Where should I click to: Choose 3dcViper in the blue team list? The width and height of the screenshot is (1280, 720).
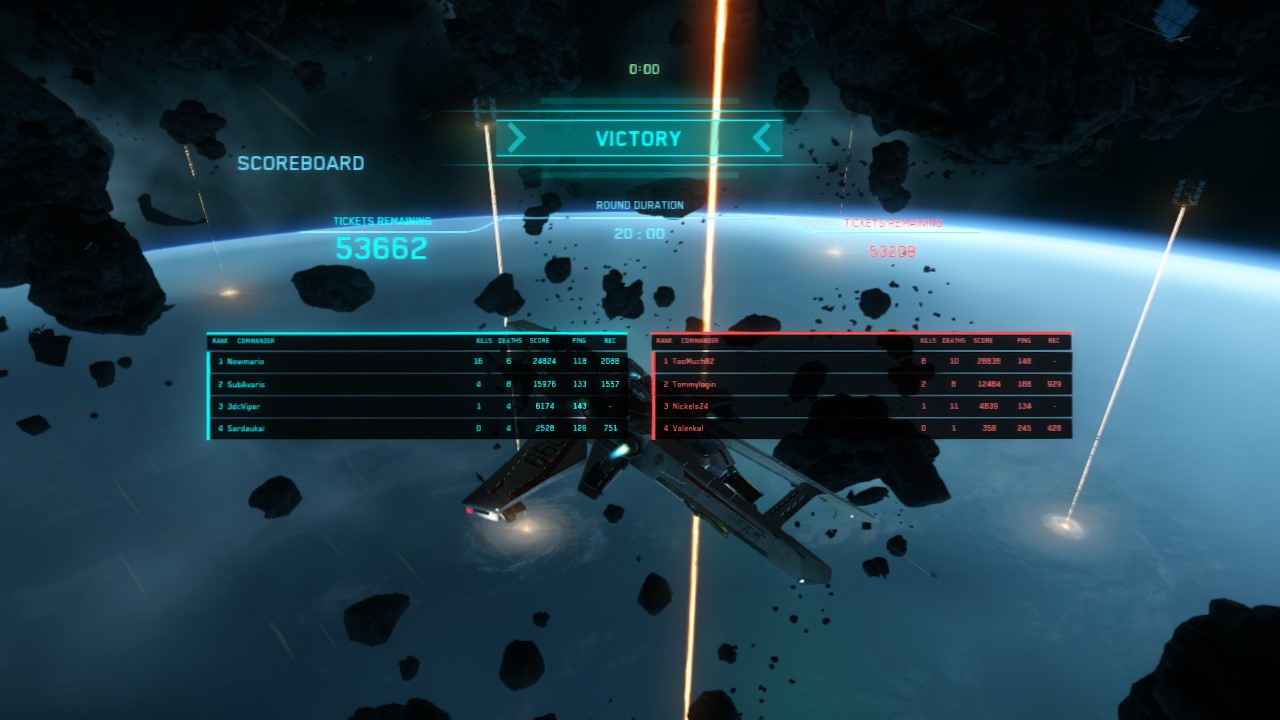(x=417, y=406)
